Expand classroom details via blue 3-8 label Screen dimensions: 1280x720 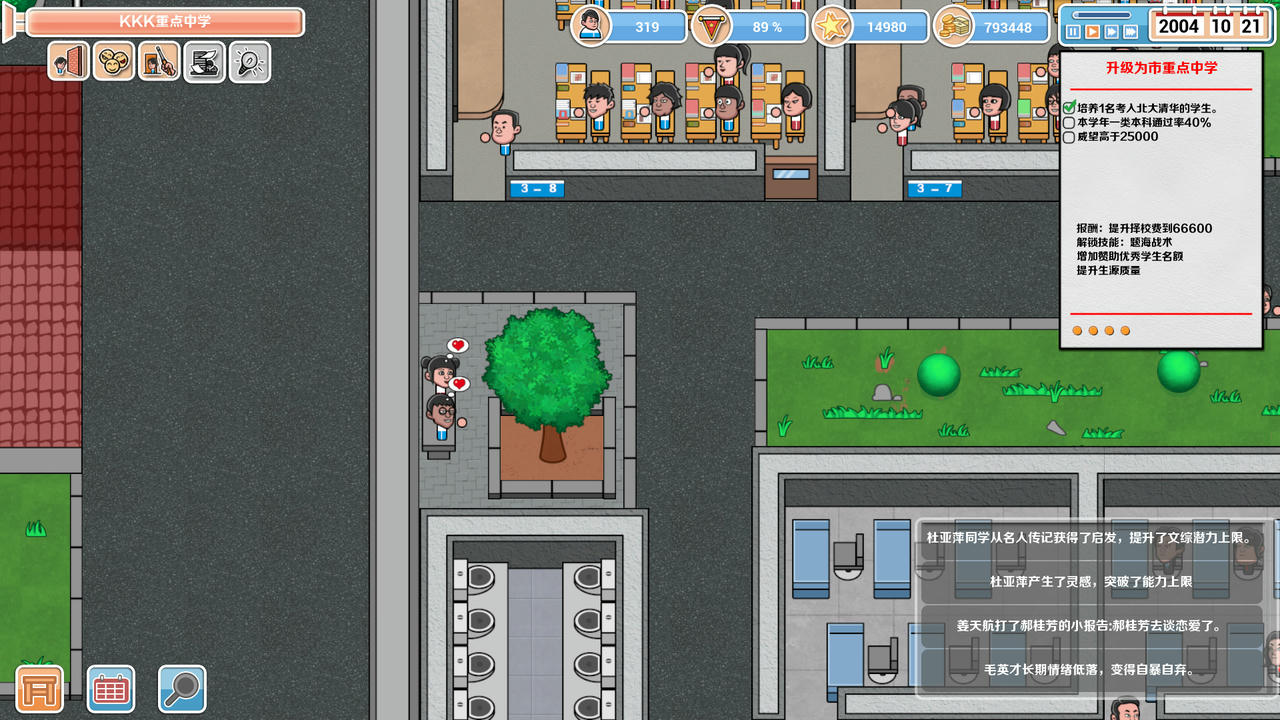pyautogui.click(x=536, y=188)
